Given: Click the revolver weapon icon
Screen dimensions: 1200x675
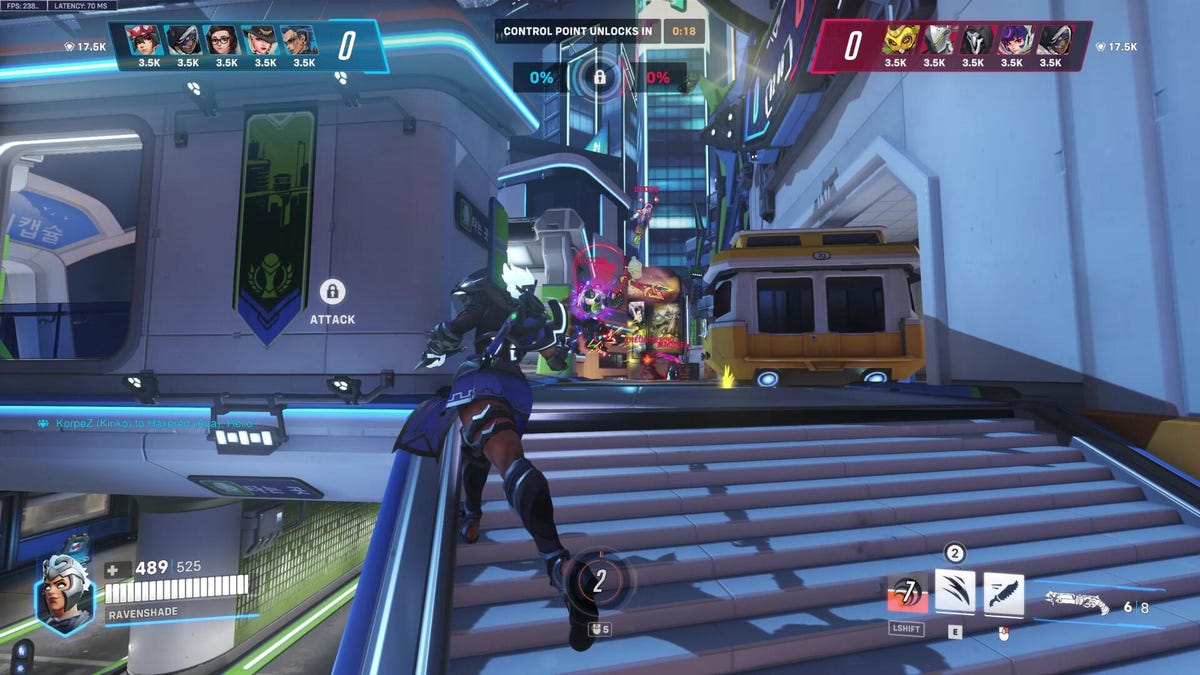Looking at the screenshot, I should coord(1076,602).
